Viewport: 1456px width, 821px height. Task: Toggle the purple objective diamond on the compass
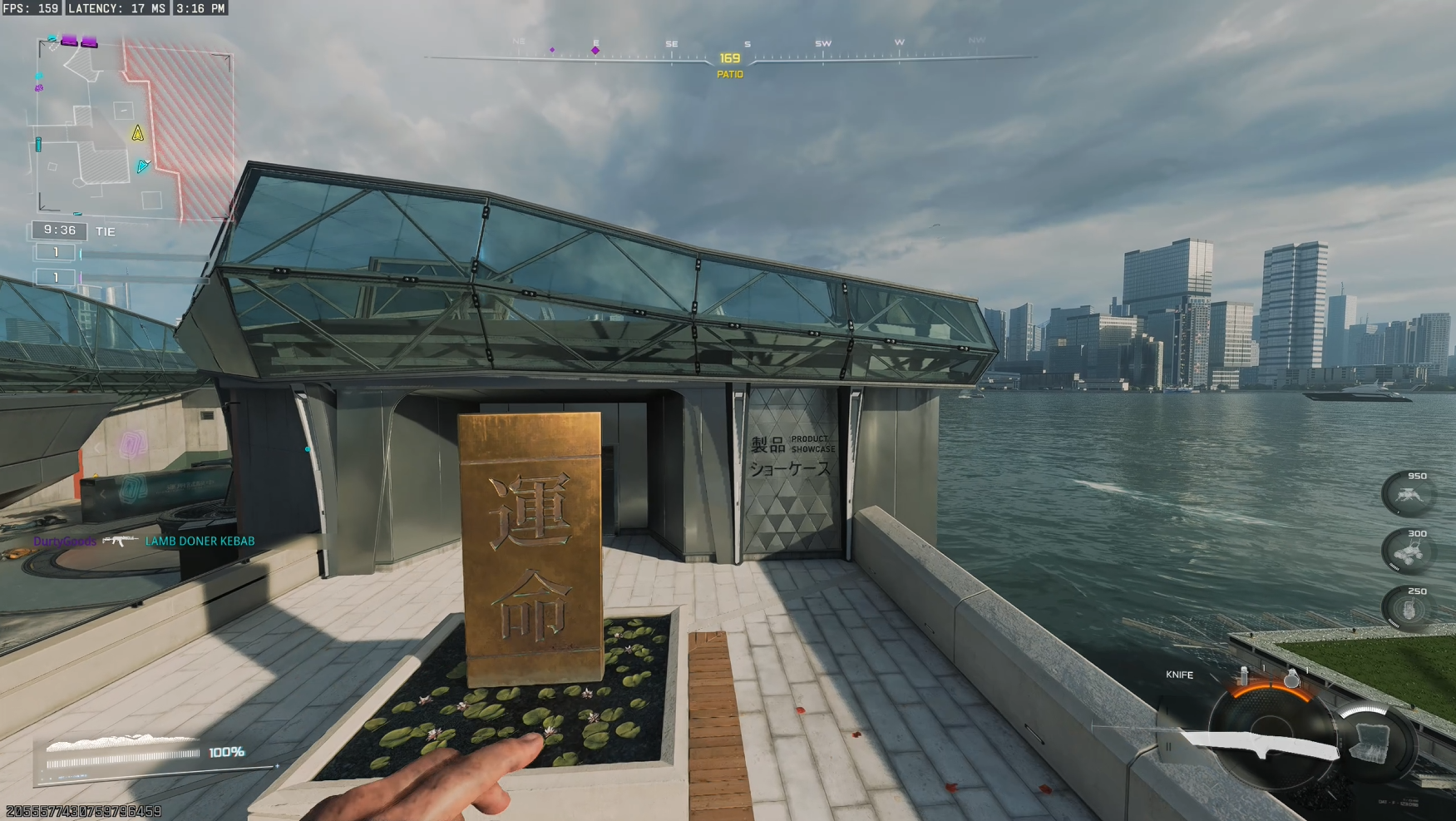tap(595, 50)
